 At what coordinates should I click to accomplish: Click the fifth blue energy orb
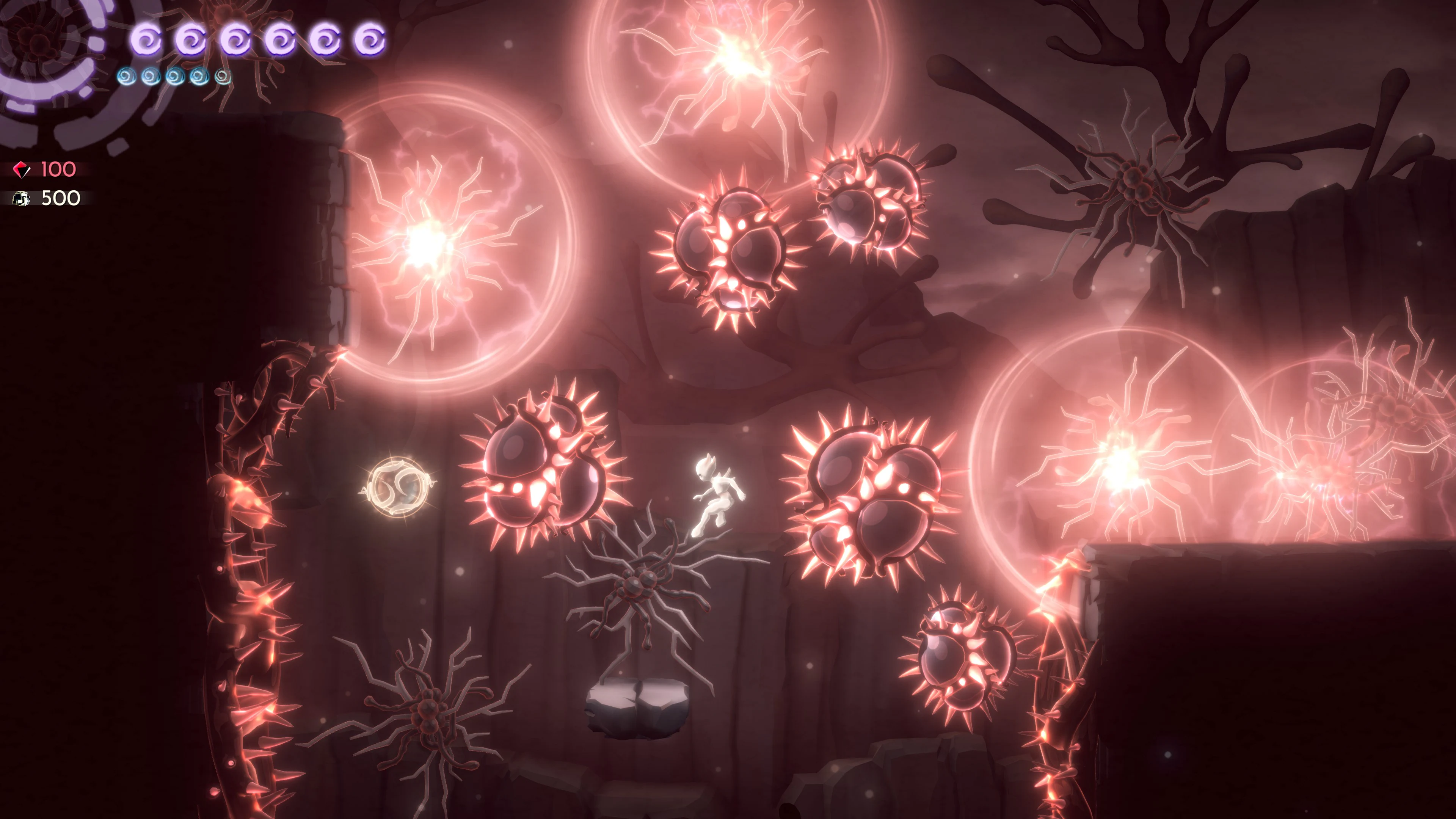point(222,79)
